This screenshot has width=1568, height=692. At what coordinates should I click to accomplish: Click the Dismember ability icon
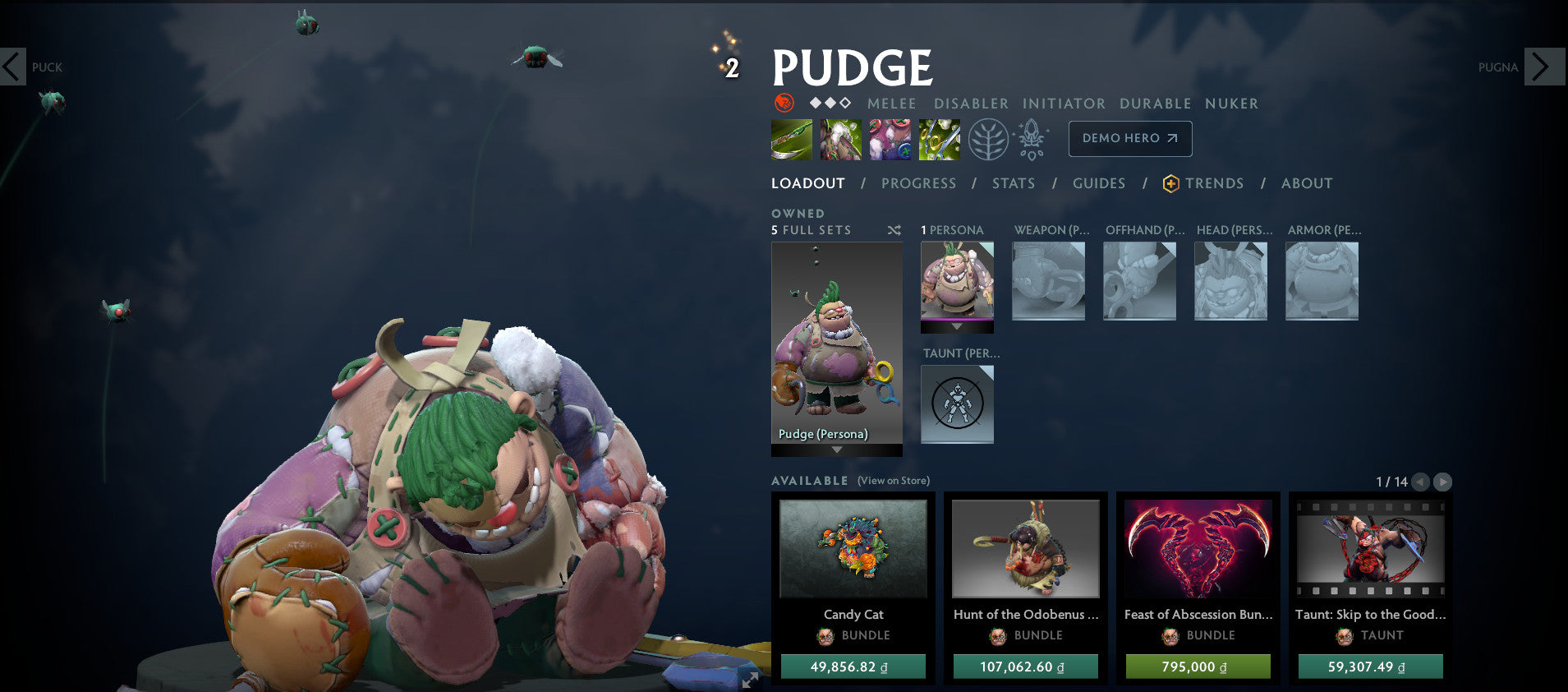tap(939, 138)
